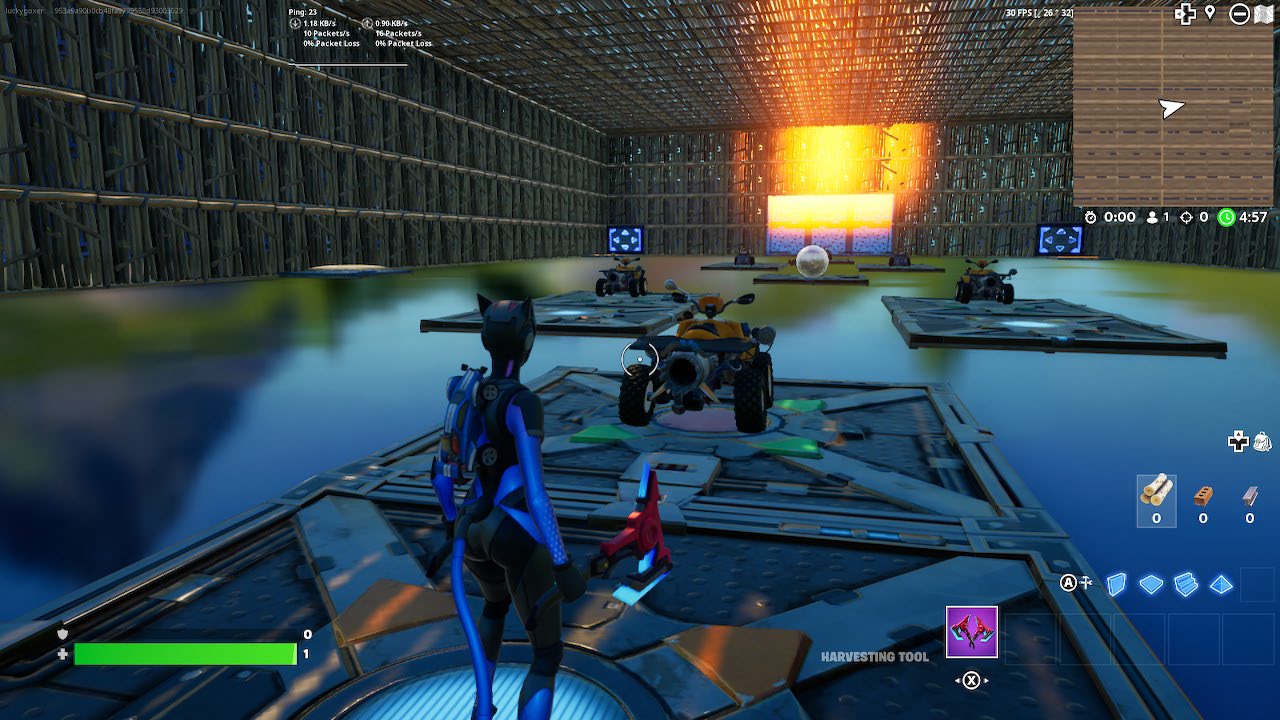This screenshot has height=720, width=1280.
Task: Expand the full map via the map icon
Action: click(1264, 13)
